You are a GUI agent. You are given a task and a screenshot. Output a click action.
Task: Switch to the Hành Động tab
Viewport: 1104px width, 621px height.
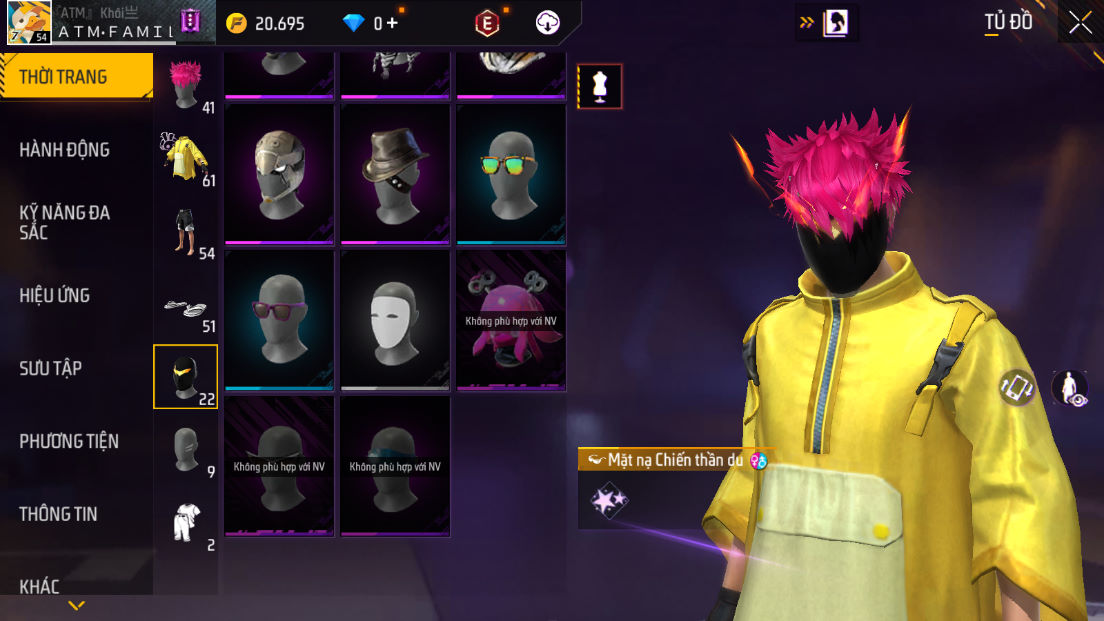pyautogui.click(x=65, y=150)
